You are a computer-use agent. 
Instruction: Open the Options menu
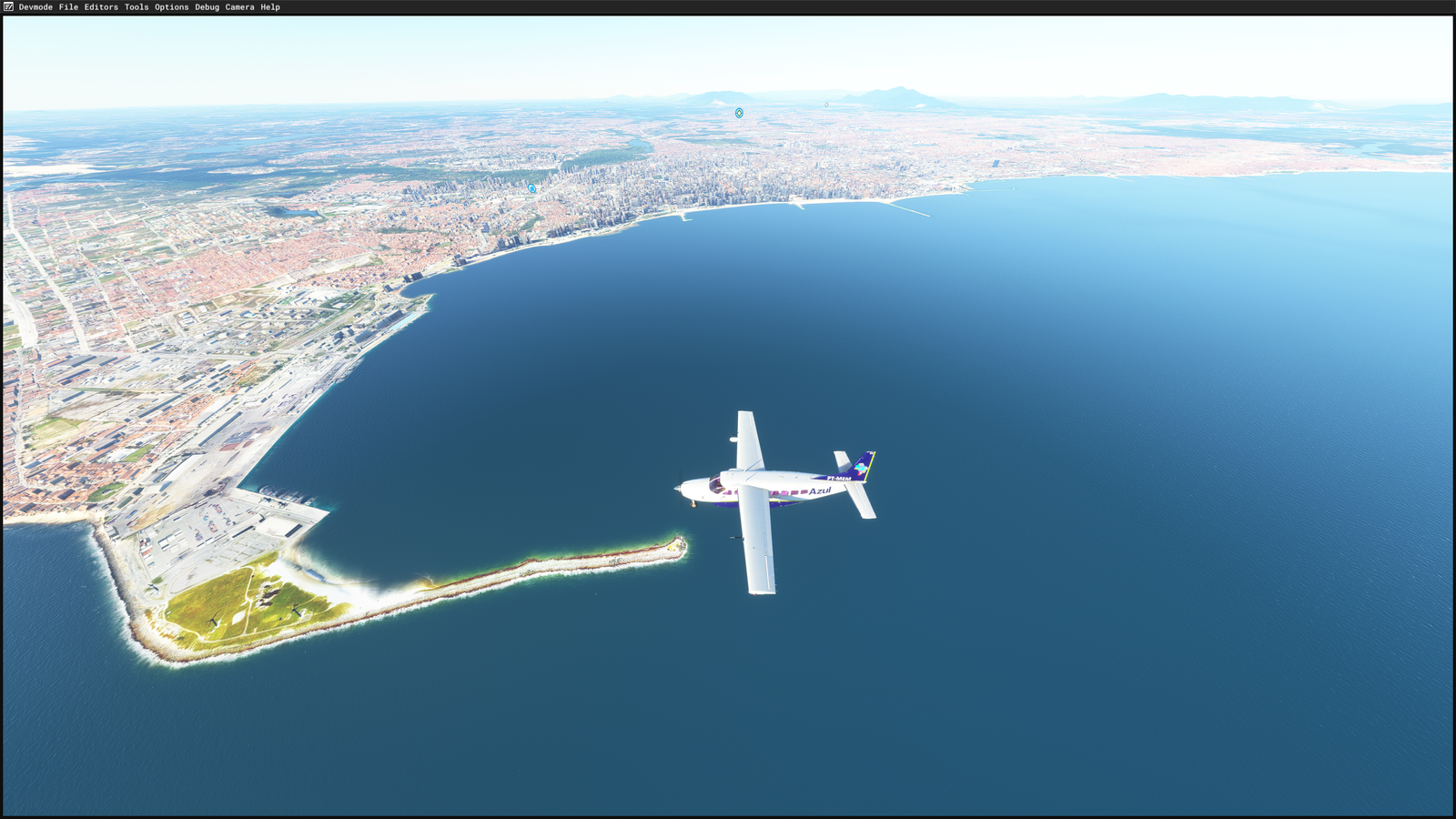click(x=171, y=7)
